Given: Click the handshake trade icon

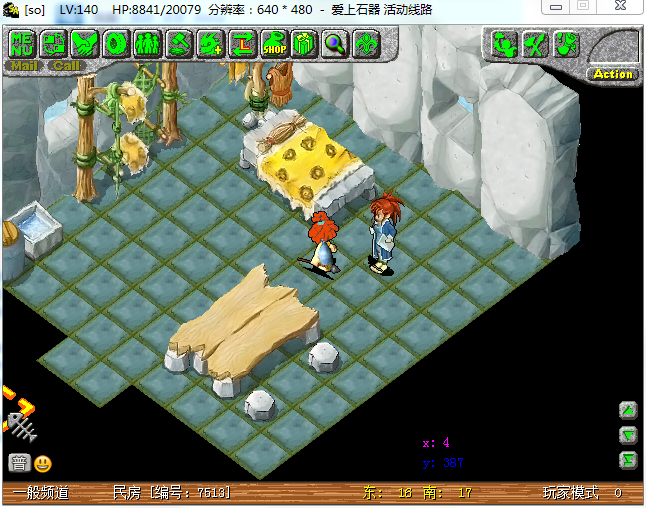Looking at the screenshot, I should coord(86,44).
